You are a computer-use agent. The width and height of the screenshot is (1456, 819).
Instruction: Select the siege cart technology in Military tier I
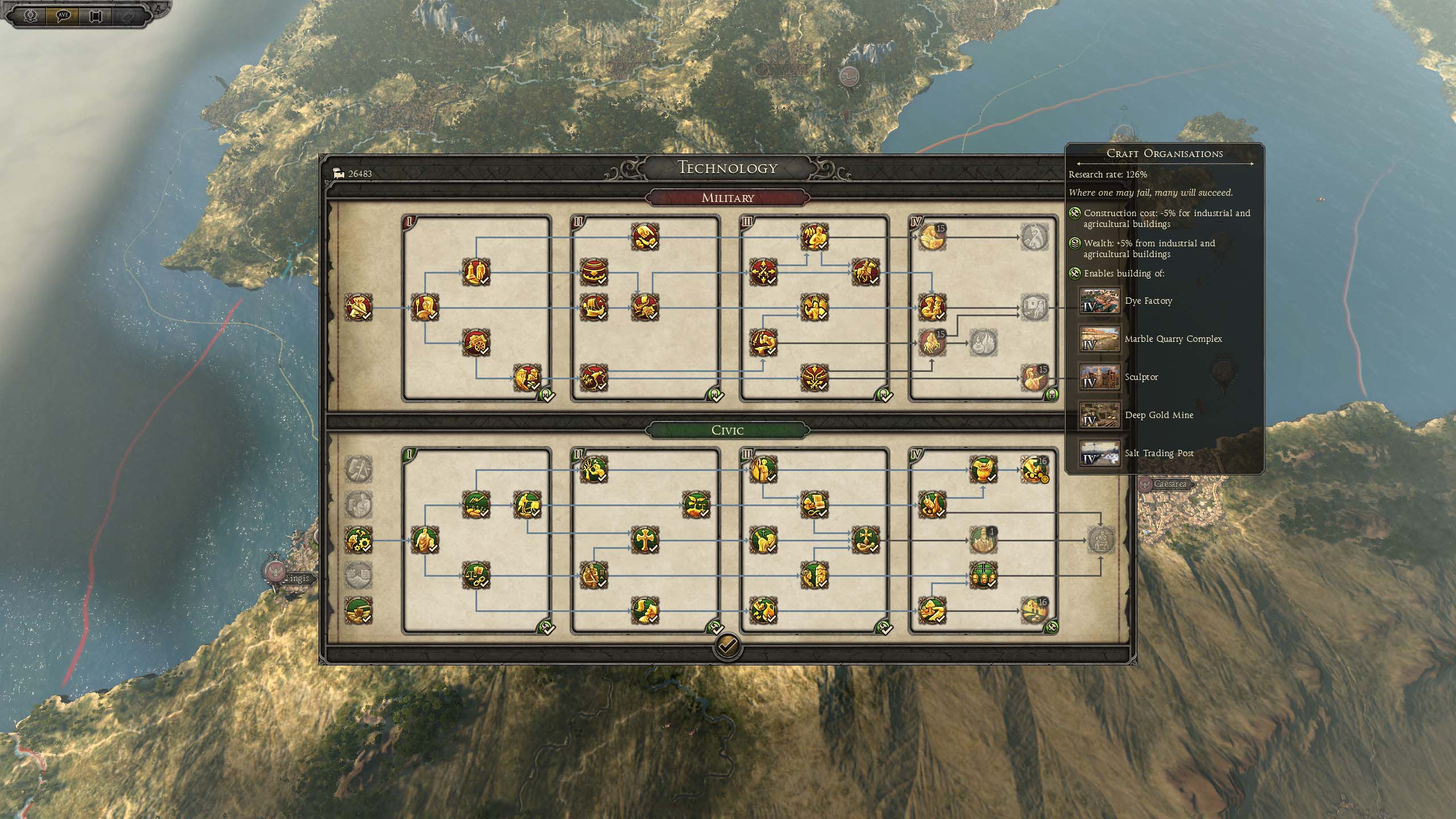coord(476,342)
